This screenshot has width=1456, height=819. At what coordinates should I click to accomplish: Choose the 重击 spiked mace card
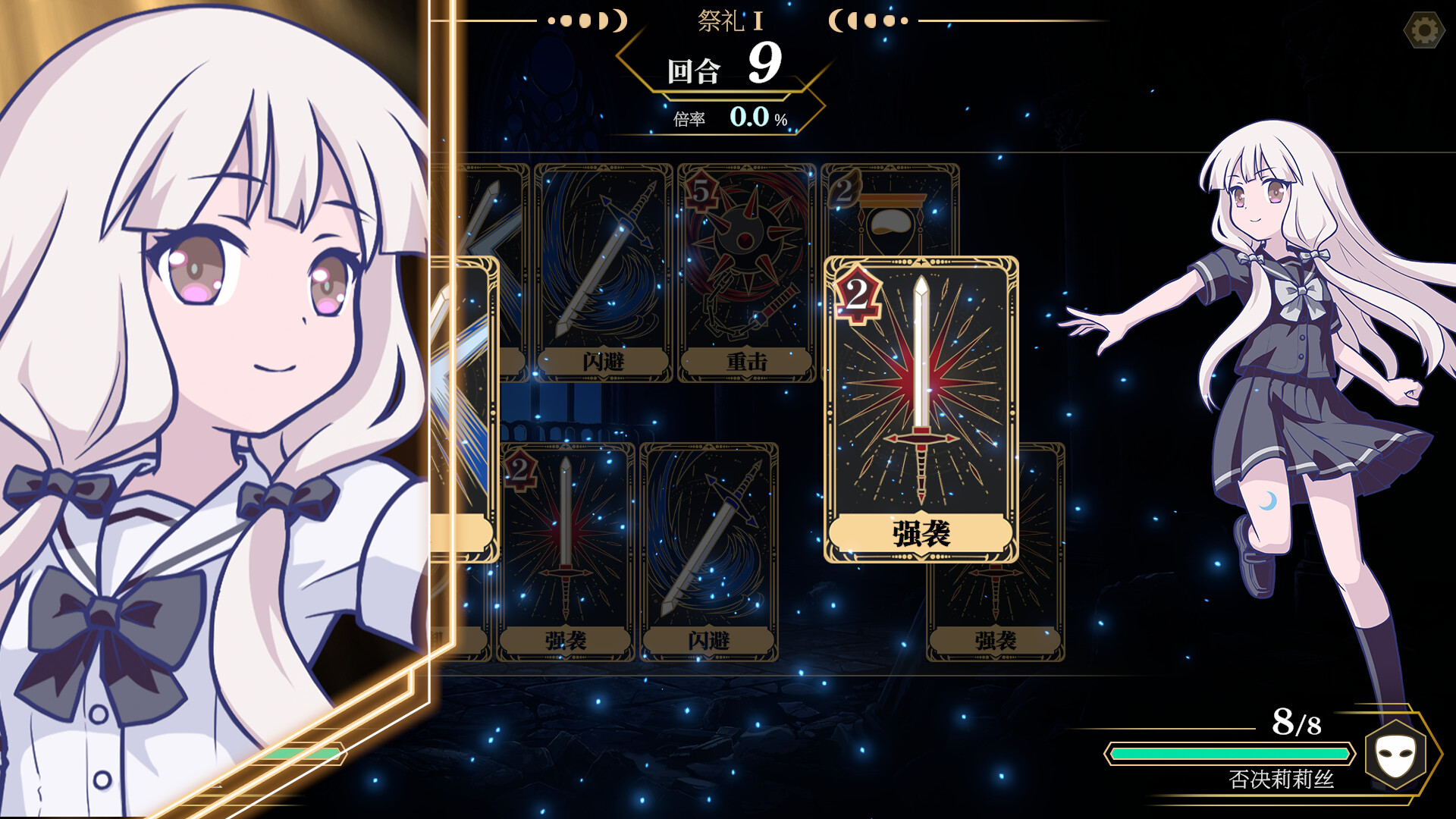coord(746,273)
